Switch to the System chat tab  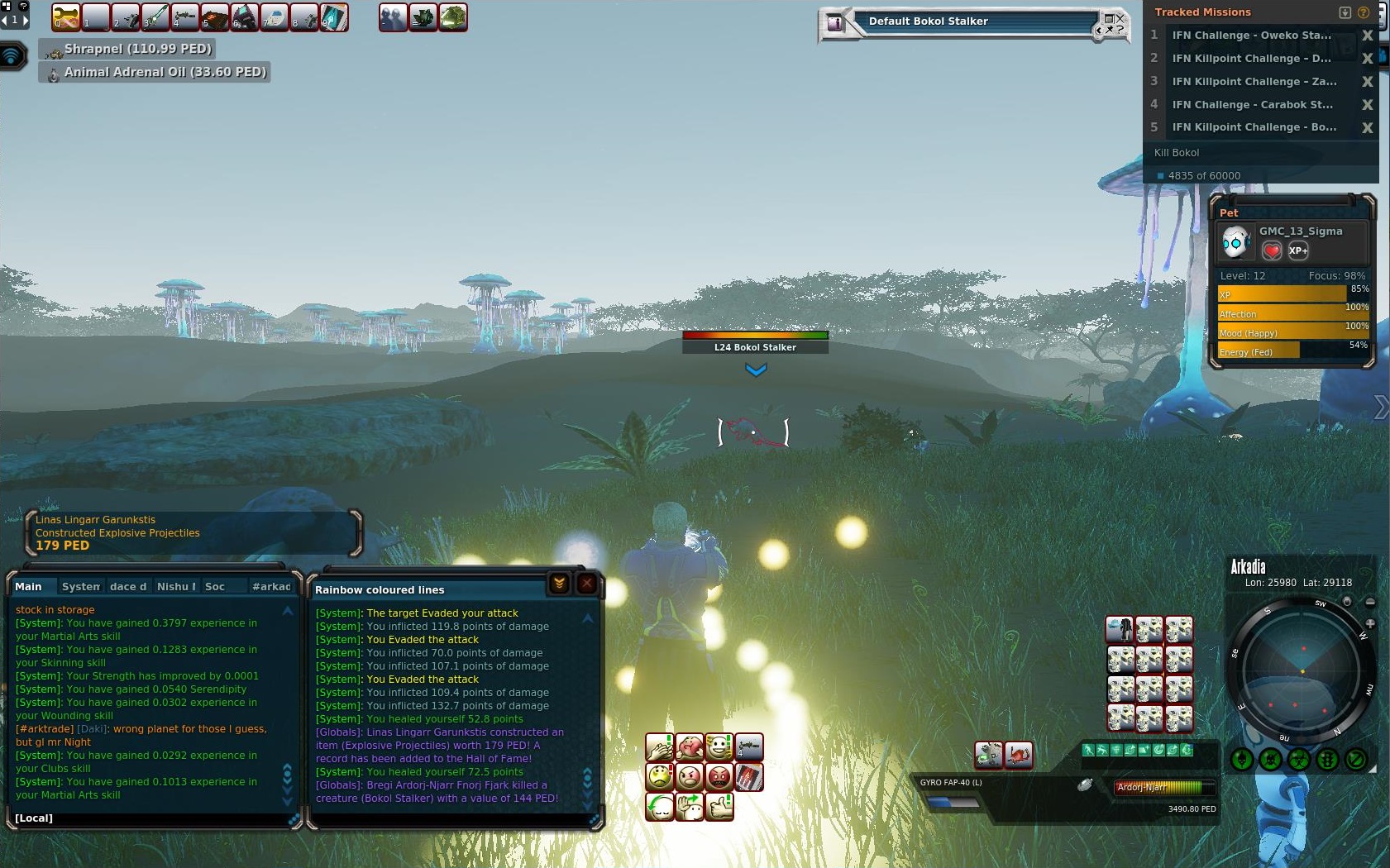[81, 586]
